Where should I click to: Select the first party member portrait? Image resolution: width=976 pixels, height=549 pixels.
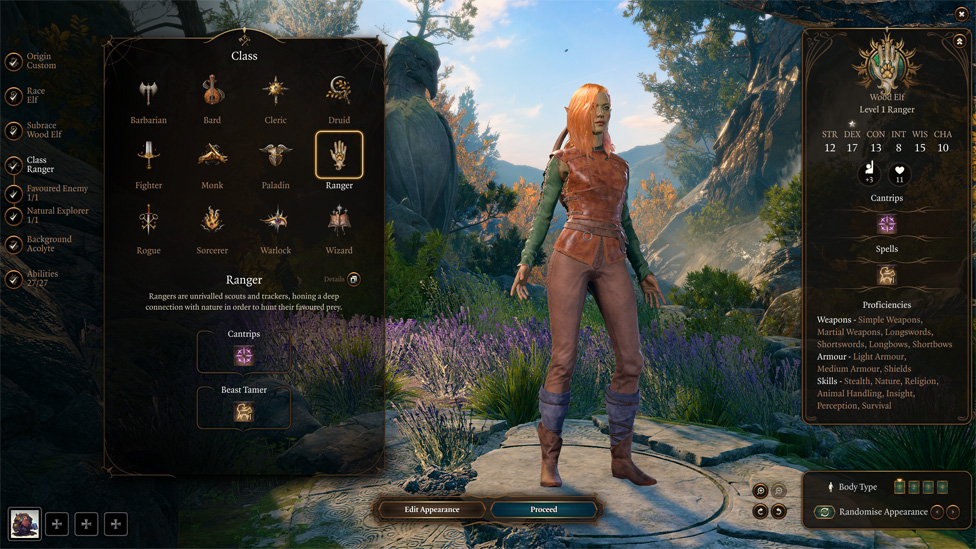[25, 523]
